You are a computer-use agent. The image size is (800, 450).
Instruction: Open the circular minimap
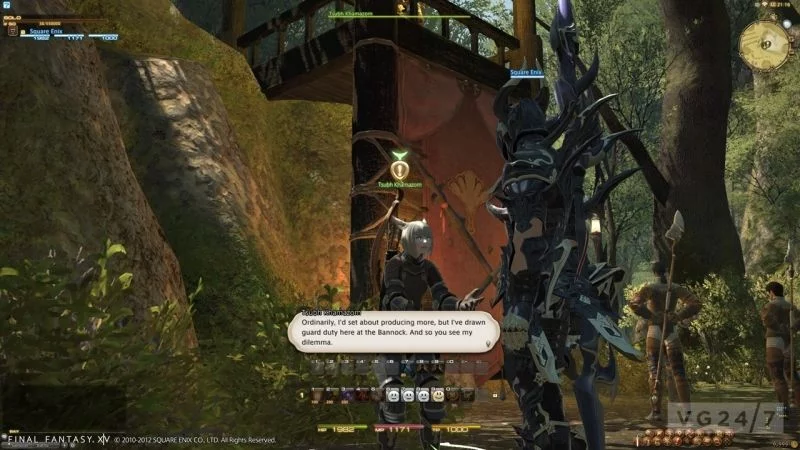765,41
